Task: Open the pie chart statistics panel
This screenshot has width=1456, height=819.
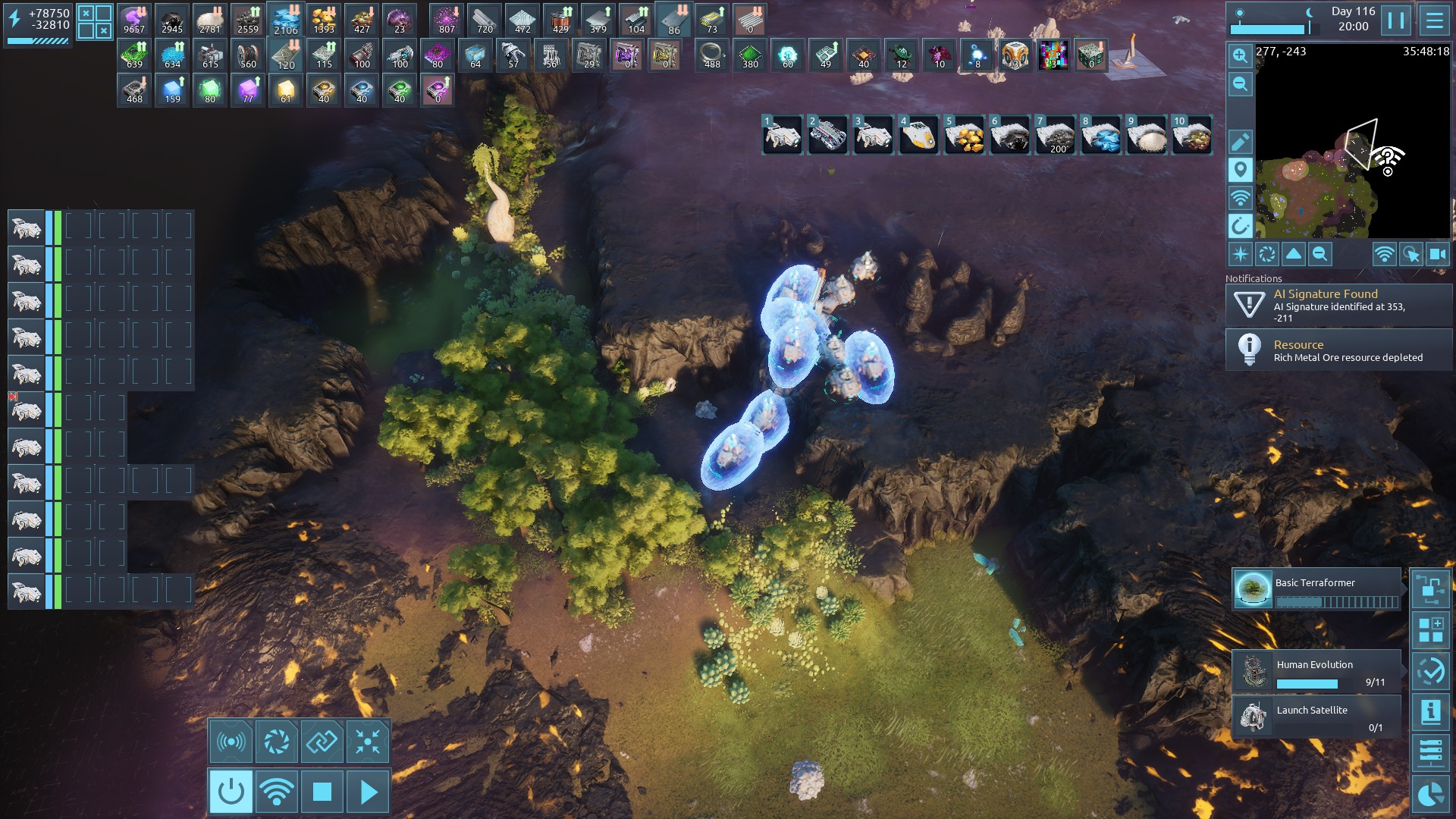Action: [1430, 795]
